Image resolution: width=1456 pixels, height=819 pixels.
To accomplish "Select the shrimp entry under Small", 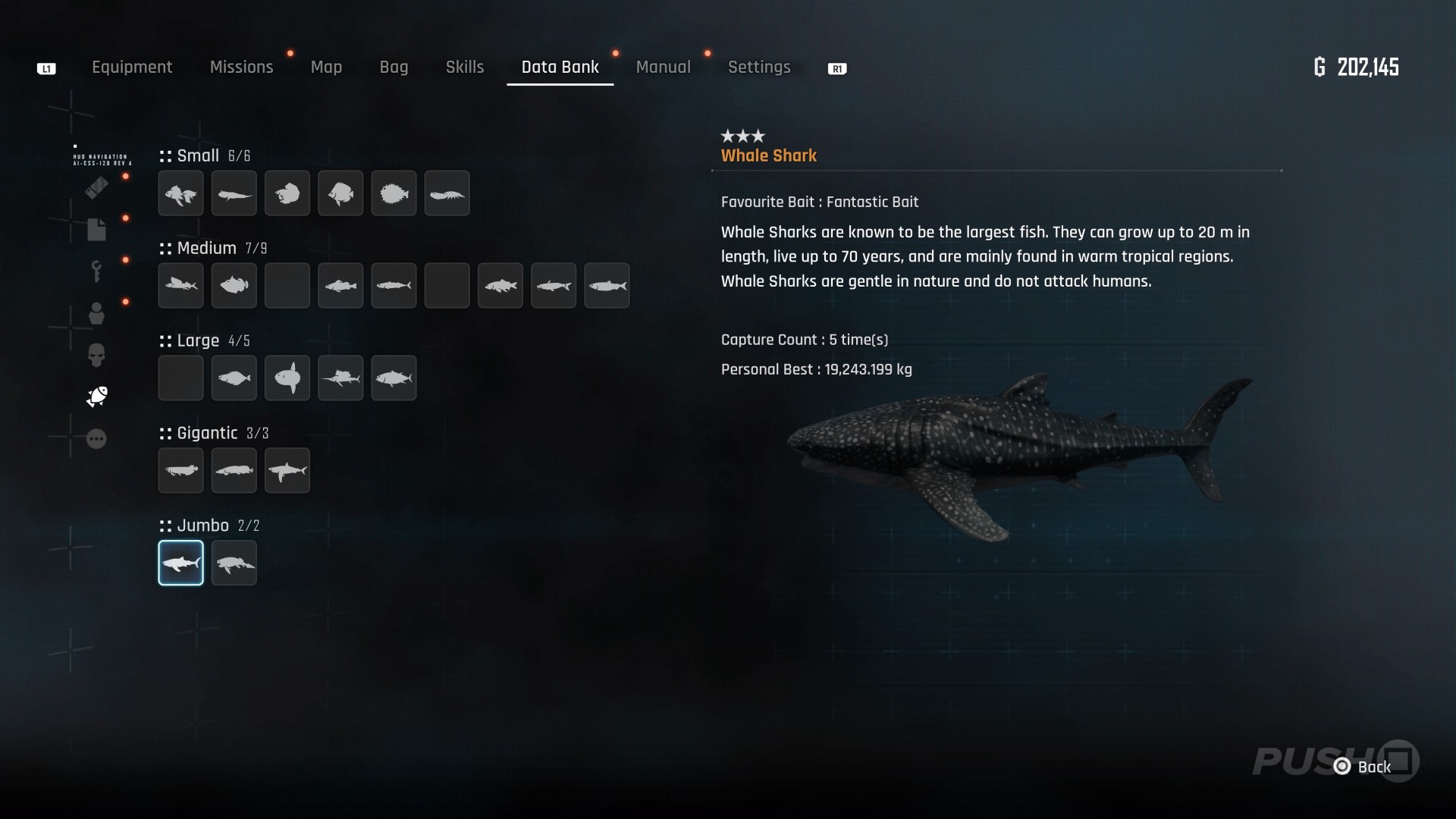I will 447,193.
